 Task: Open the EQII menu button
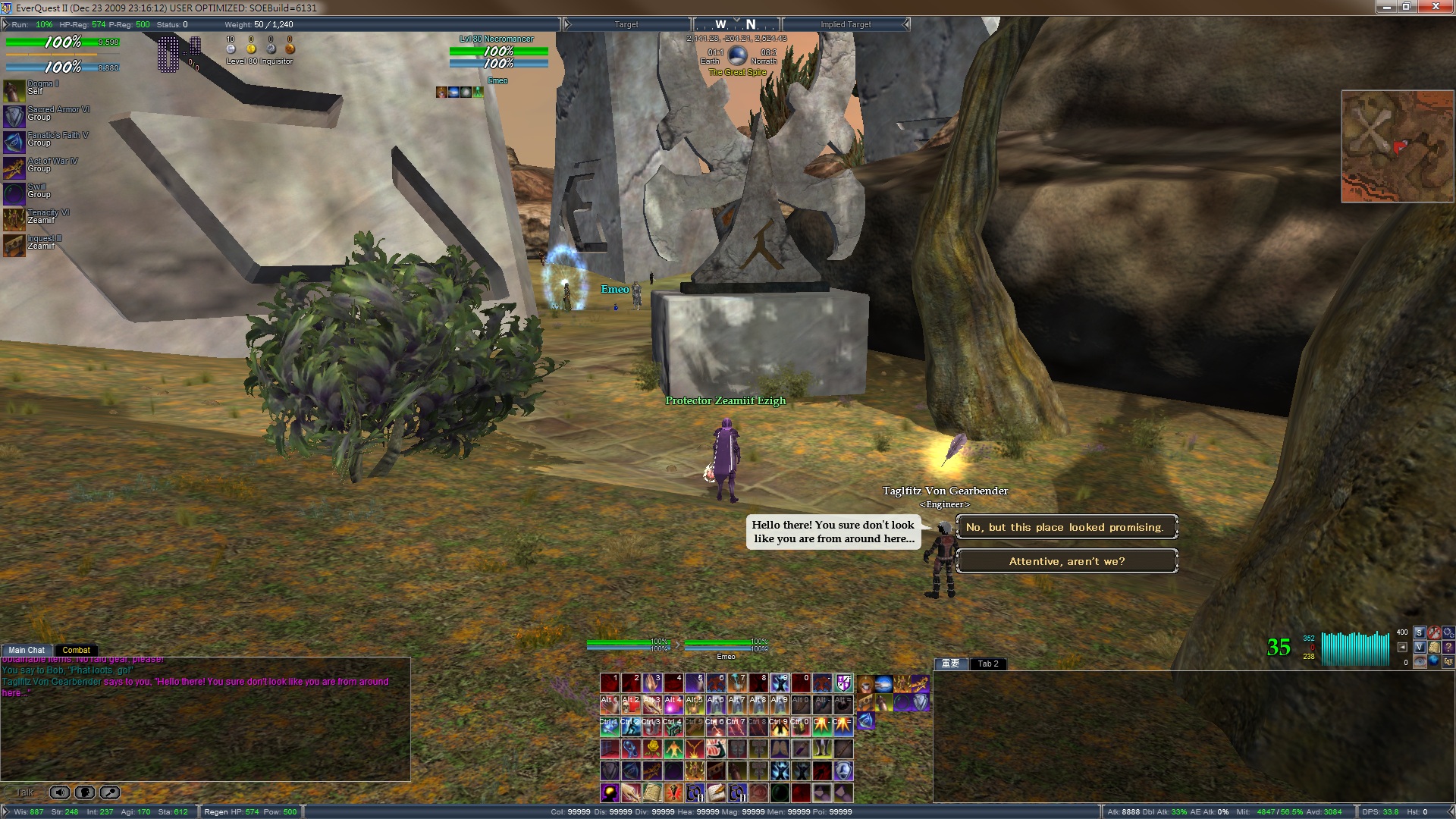(1448, 661)
